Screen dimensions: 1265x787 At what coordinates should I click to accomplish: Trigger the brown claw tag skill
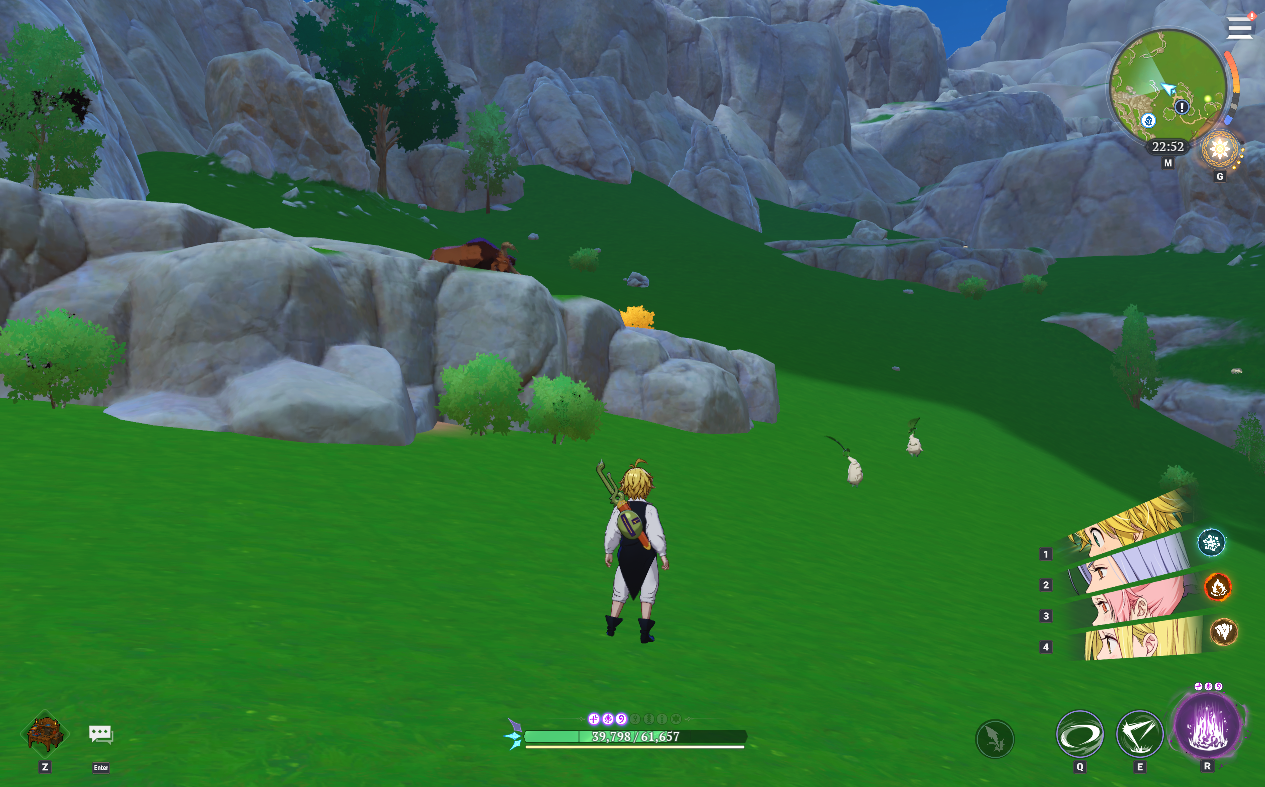tap(1224, 632)
